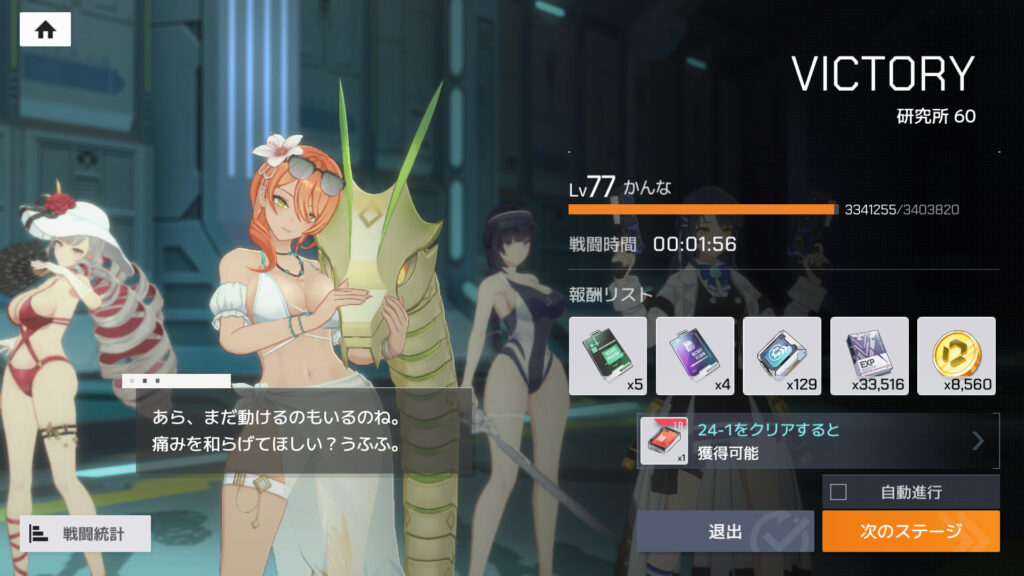Open 戦闘統計 battle statistics
The height and width of the screenshot is (576, 1024).
tap(85, 533)
